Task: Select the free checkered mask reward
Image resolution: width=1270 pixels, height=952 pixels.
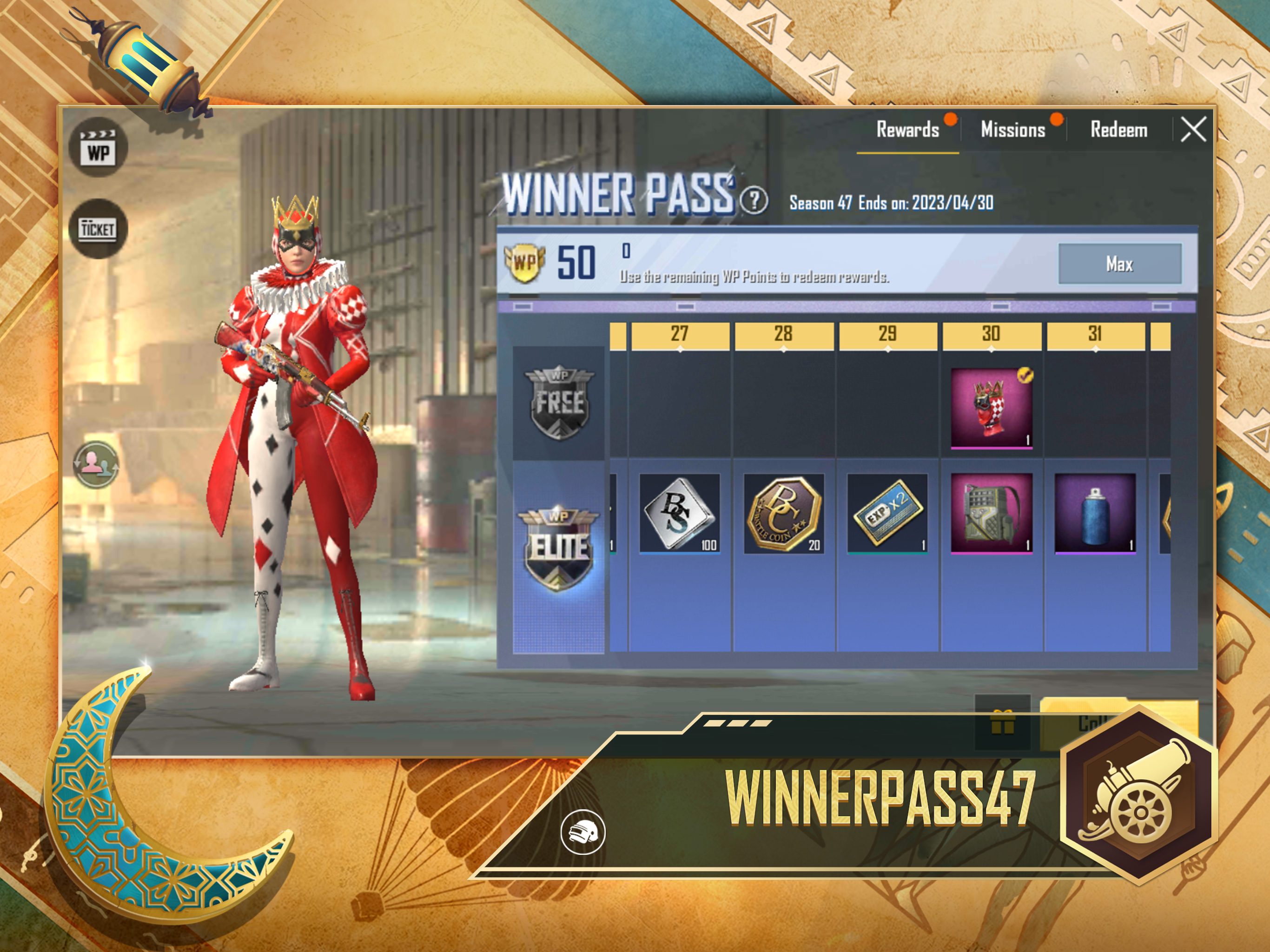Action: click(x=991, y=408)
